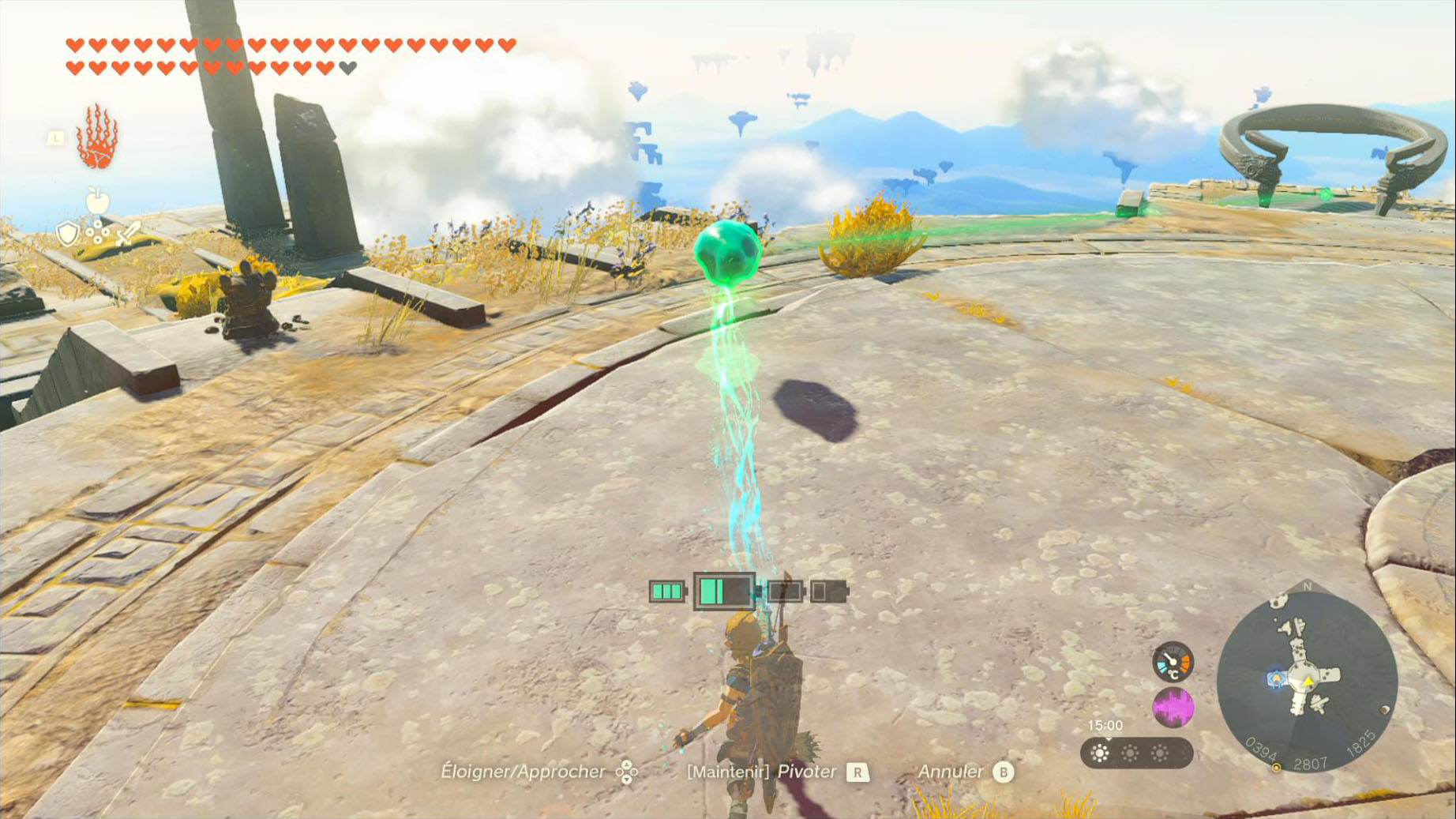Open the weather forecast panel
This screenshot has width=1456, height=819.
(1135, 753)
